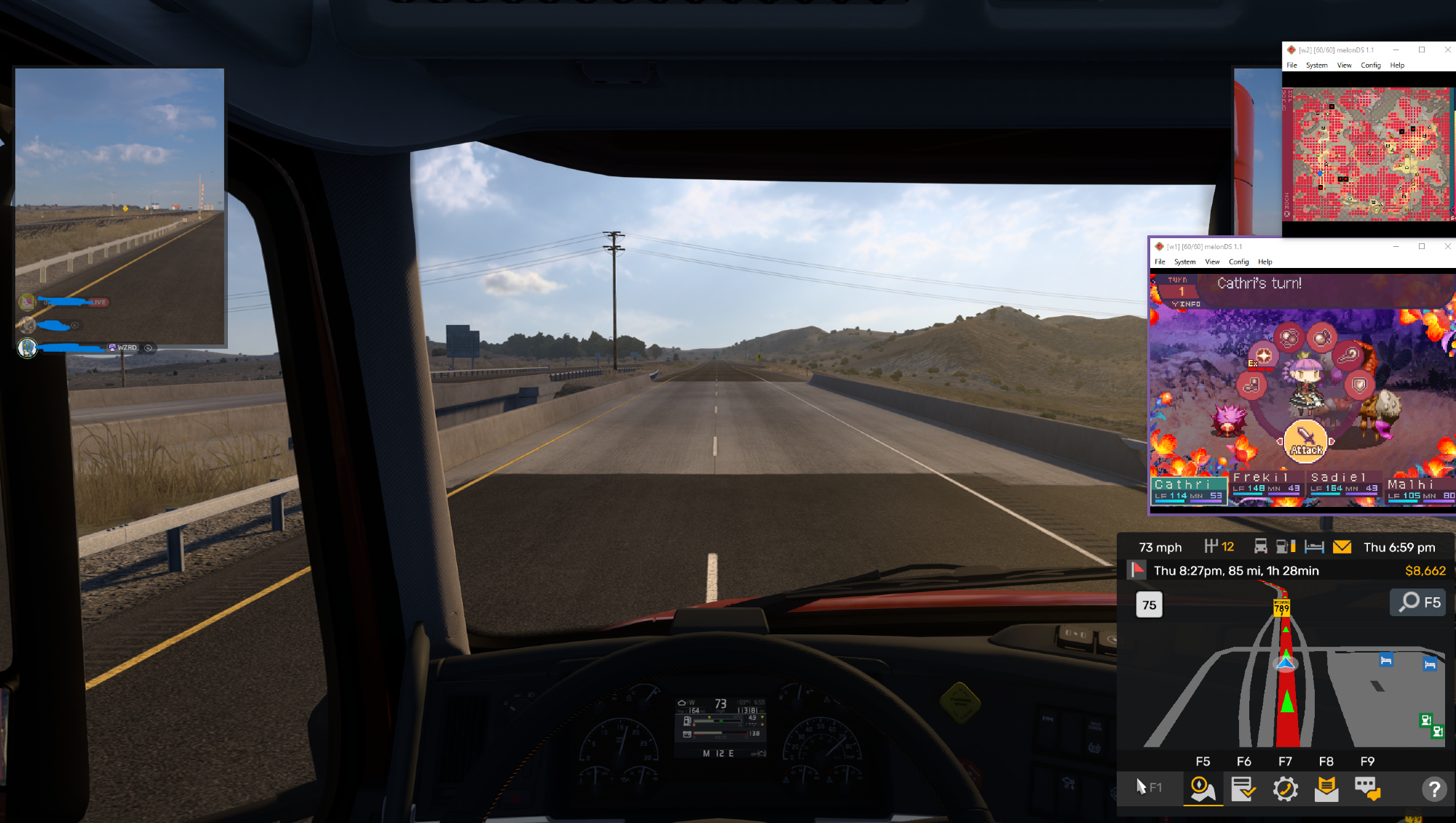The height and width of the screenshot is (823, 1456).
Task: Minimize the lower melonDS w1 window
Action: 1396,246
